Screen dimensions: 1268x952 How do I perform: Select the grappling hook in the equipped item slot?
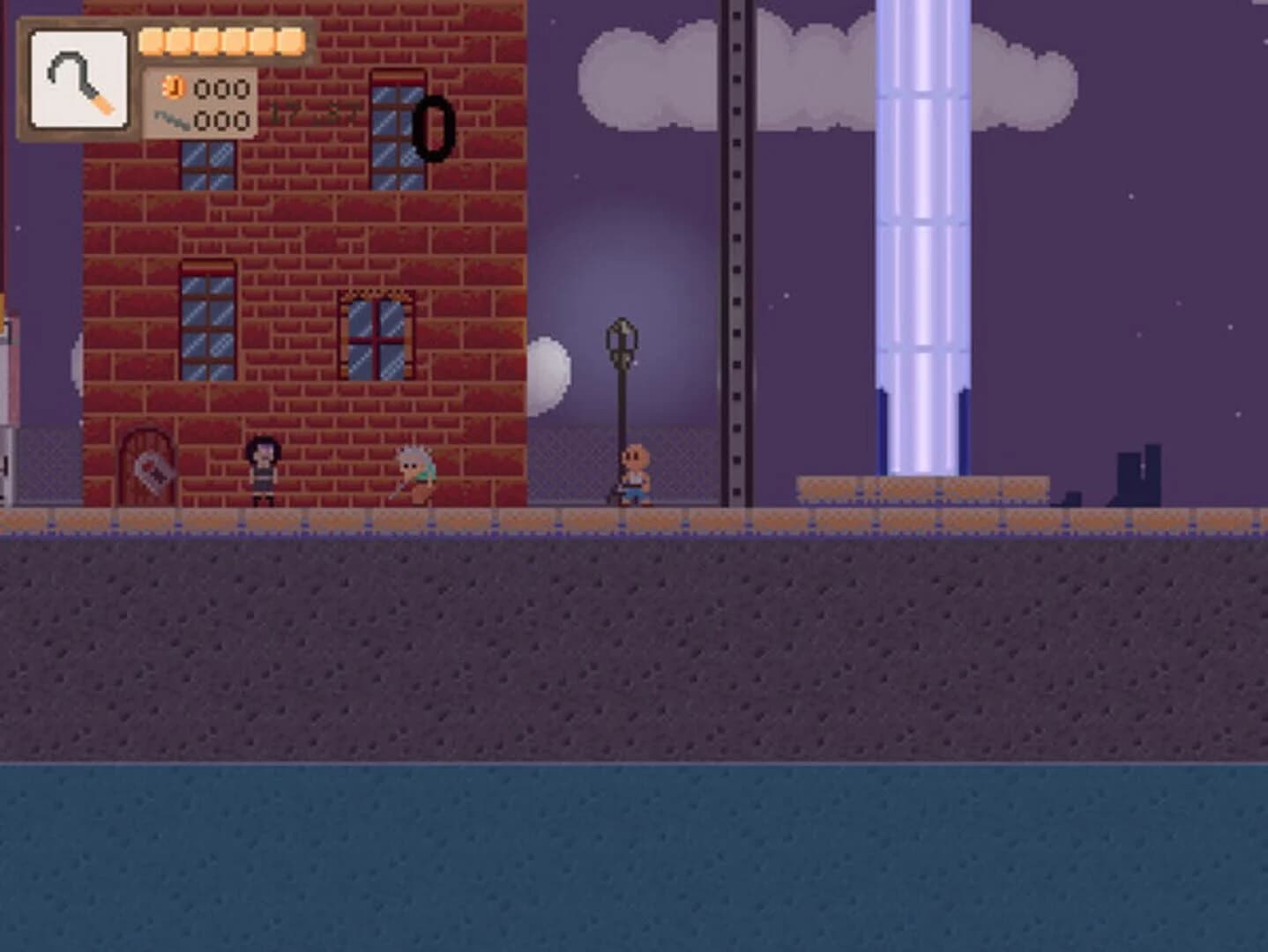[78, 78]
